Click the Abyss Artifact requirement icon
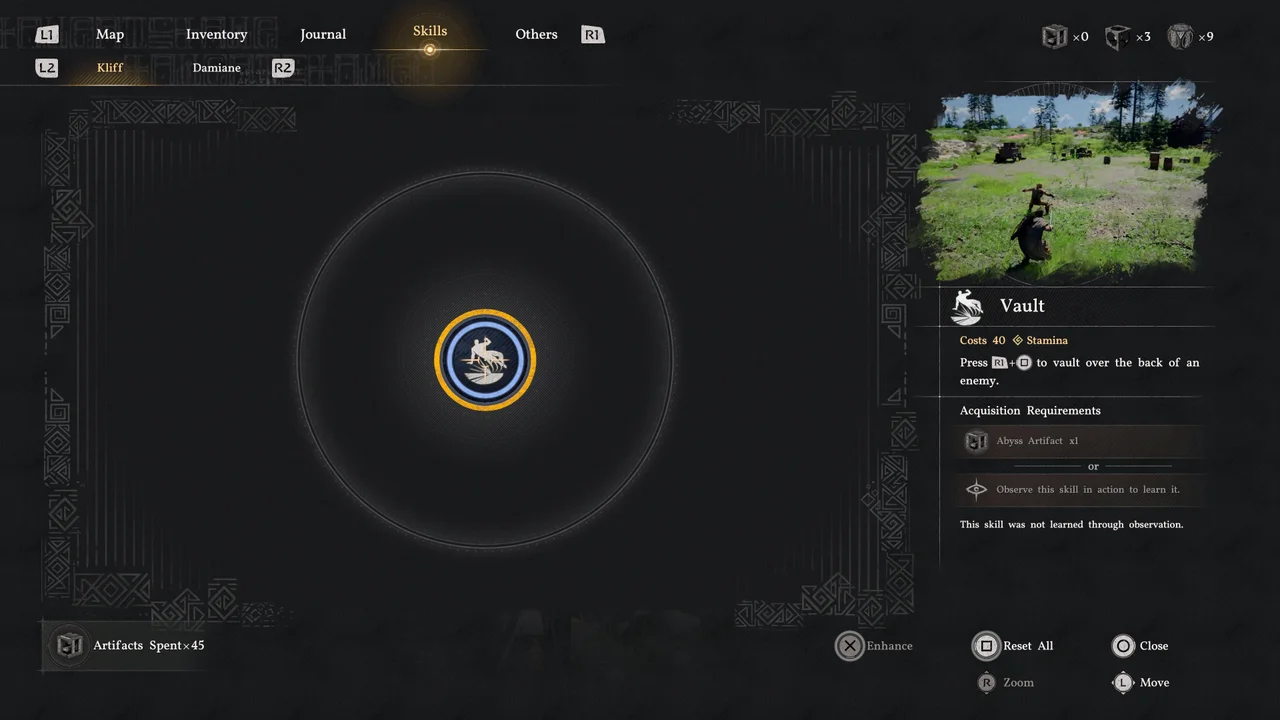The width and height of the screenshot is (1280, 720). [976, 440]
